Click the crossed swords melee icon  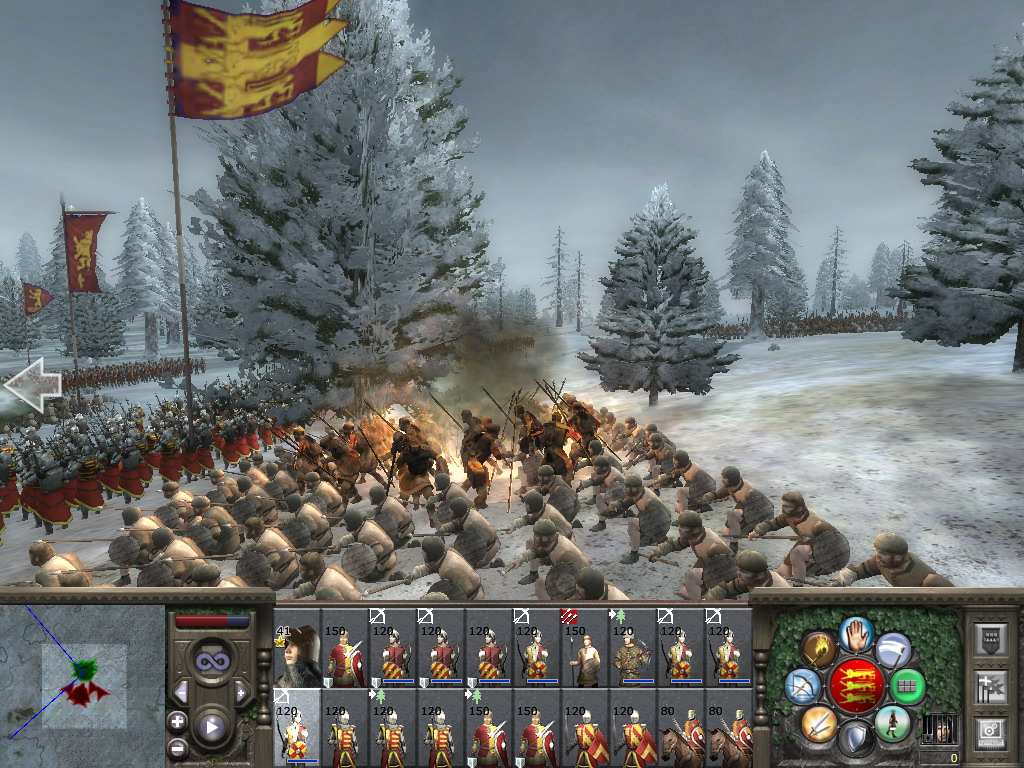819,723
